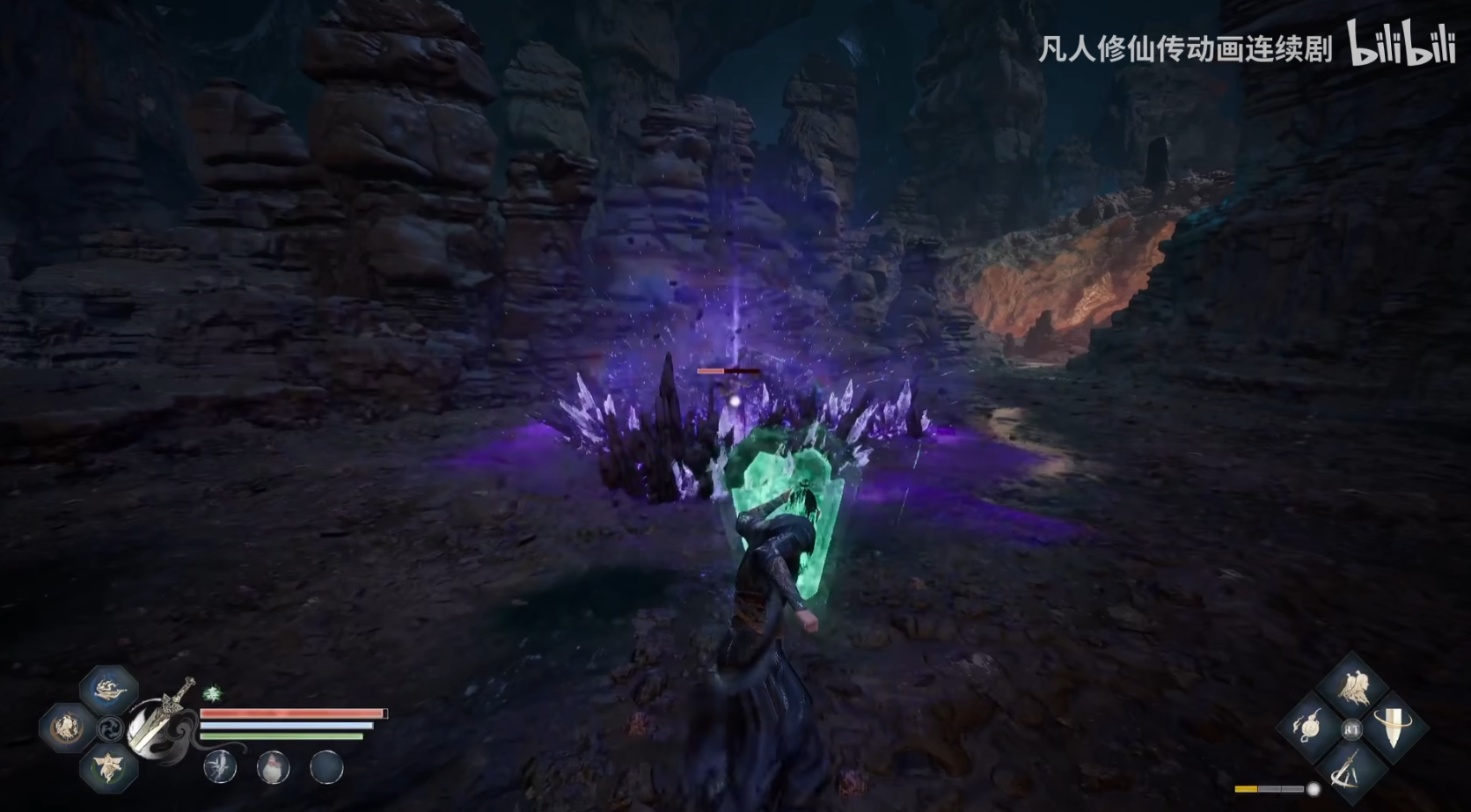
Task: Use the winged robed figure skill
Action: [109, 767]
